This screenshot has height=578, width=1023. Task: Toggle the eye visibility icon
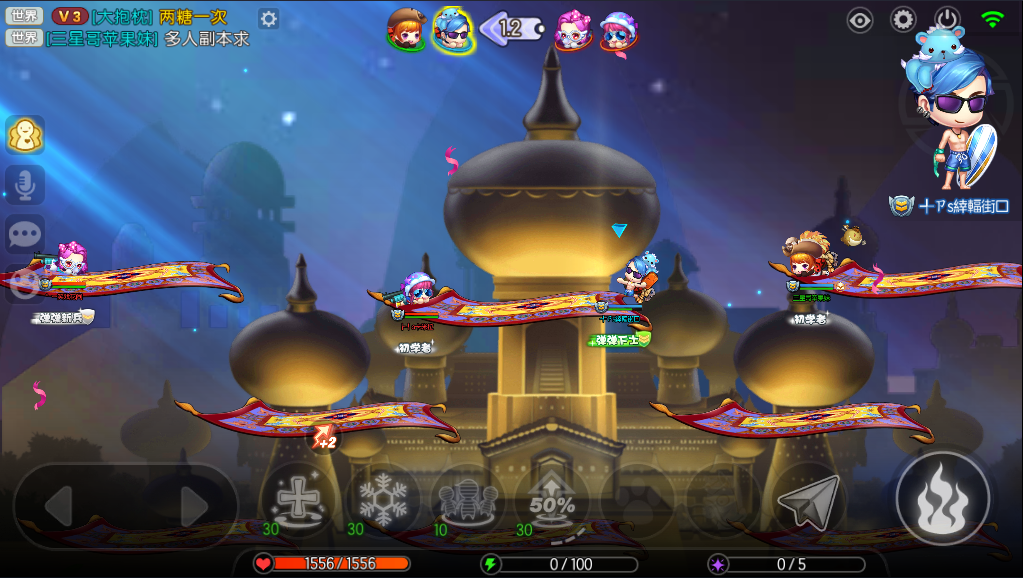point(860,19)
